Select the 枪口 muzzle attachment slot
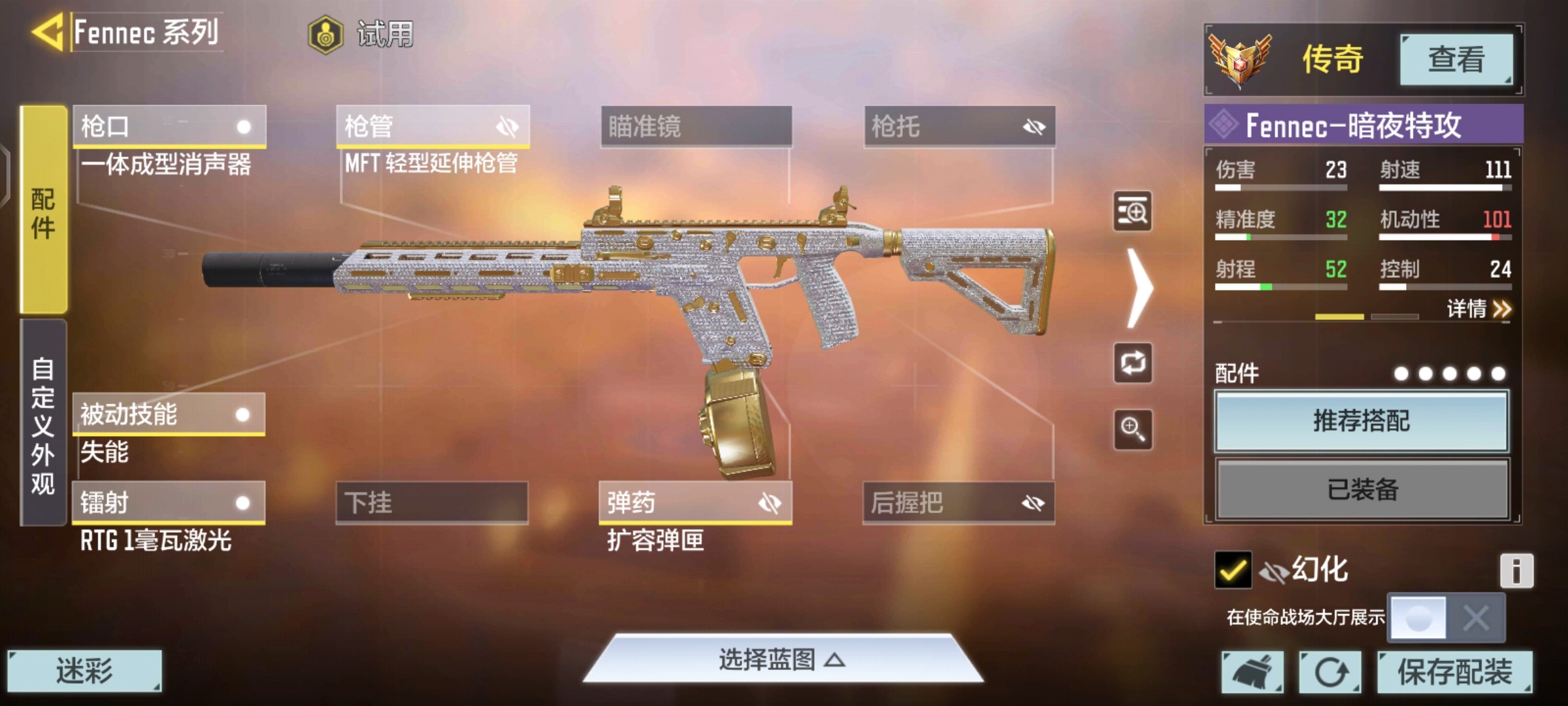The height and width of the screenshot is (706, 1568). point(169,126)
